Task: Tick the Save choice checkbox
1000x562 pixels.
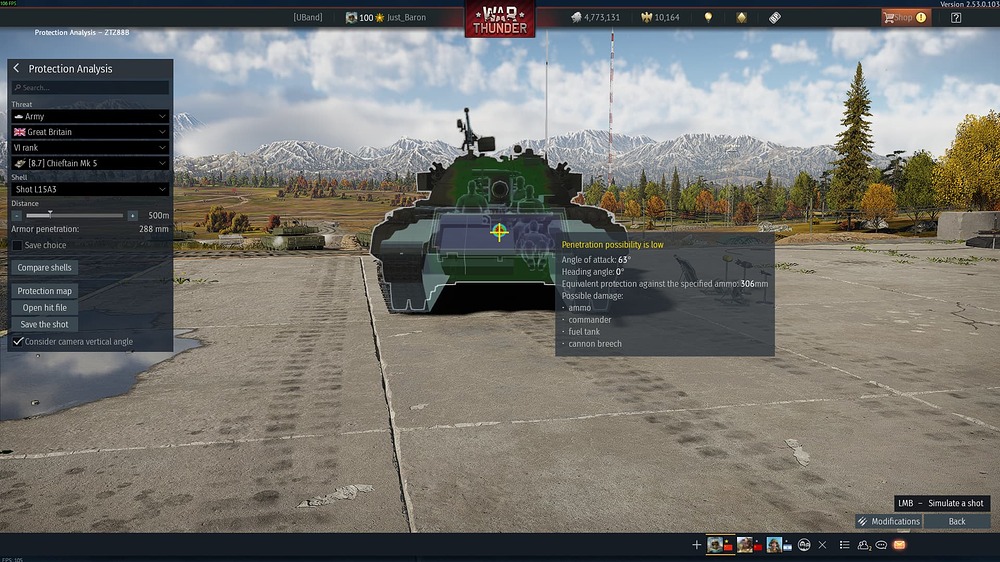Action: pyautogui.click(x=17, y=245)
